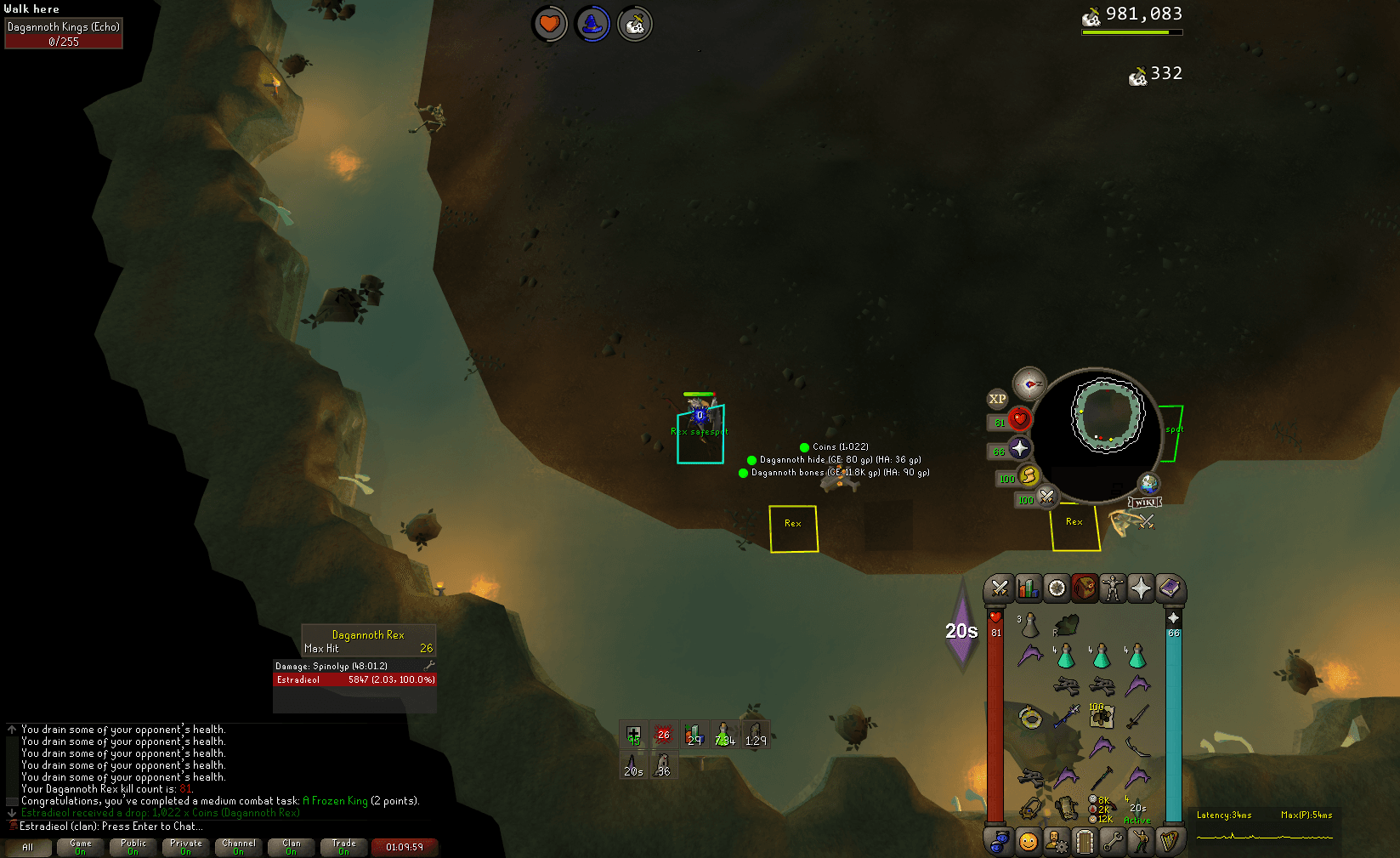Open the Worn Equipment tab

1112,588
